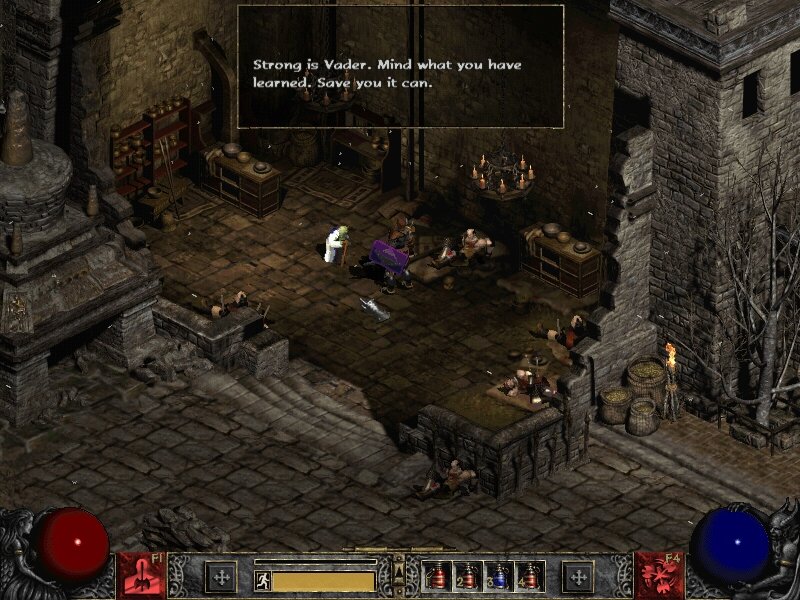This screenshot has height=600, width=800.
Task: Click the cross button right of the potion belt
Action: coord(578,576)
